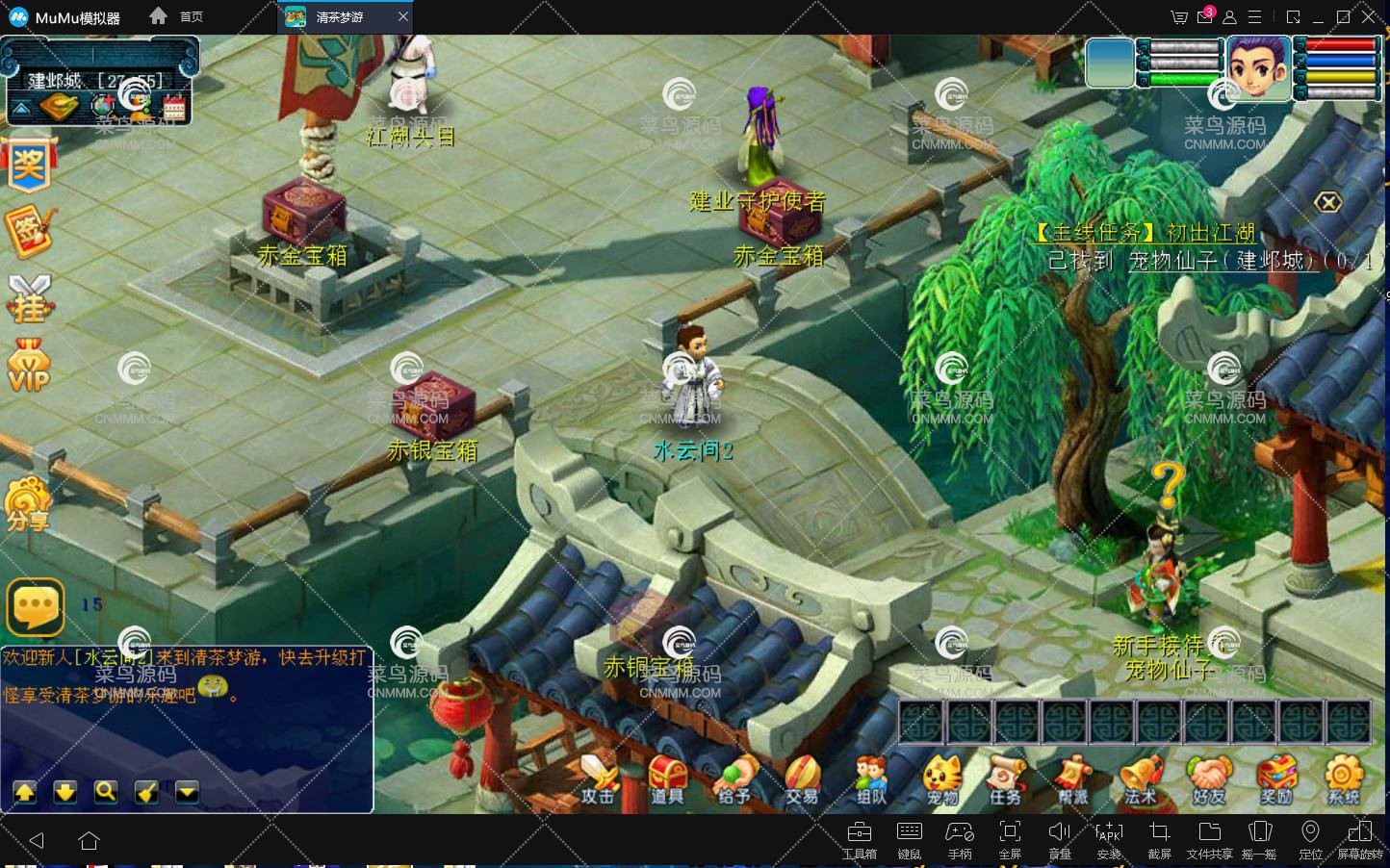Show the 宠物 pet panel

(942, 778)
